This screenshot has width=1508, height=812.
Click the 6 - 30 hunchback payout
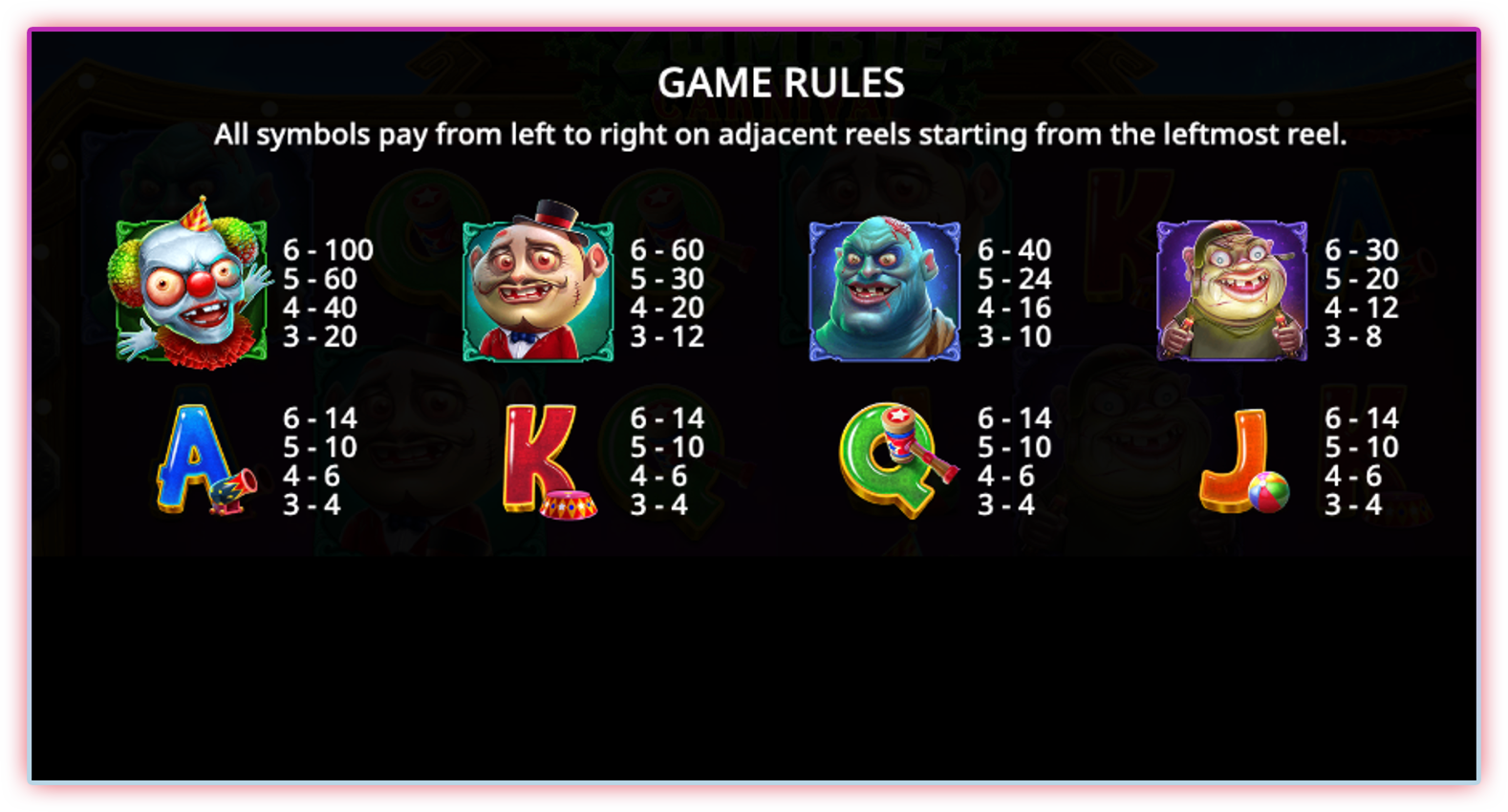point(1360,250)
